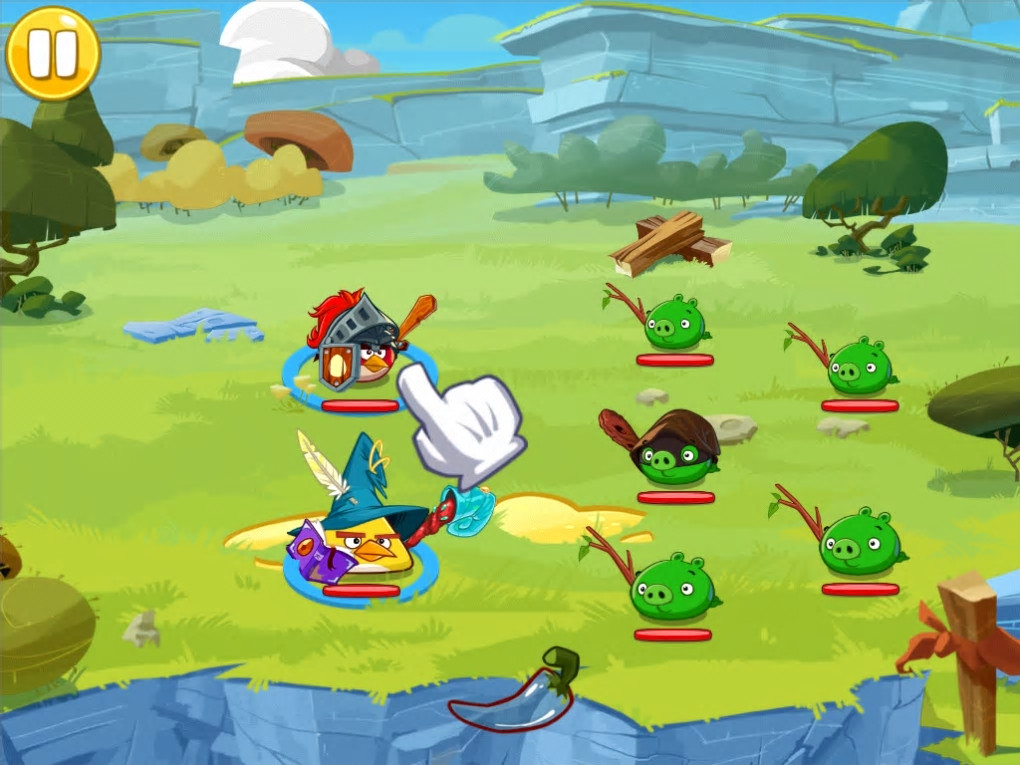This screenshot has height=765, width=1020.
Task: Activate the rage chili pepper
Action: click(x=516, y=694)
